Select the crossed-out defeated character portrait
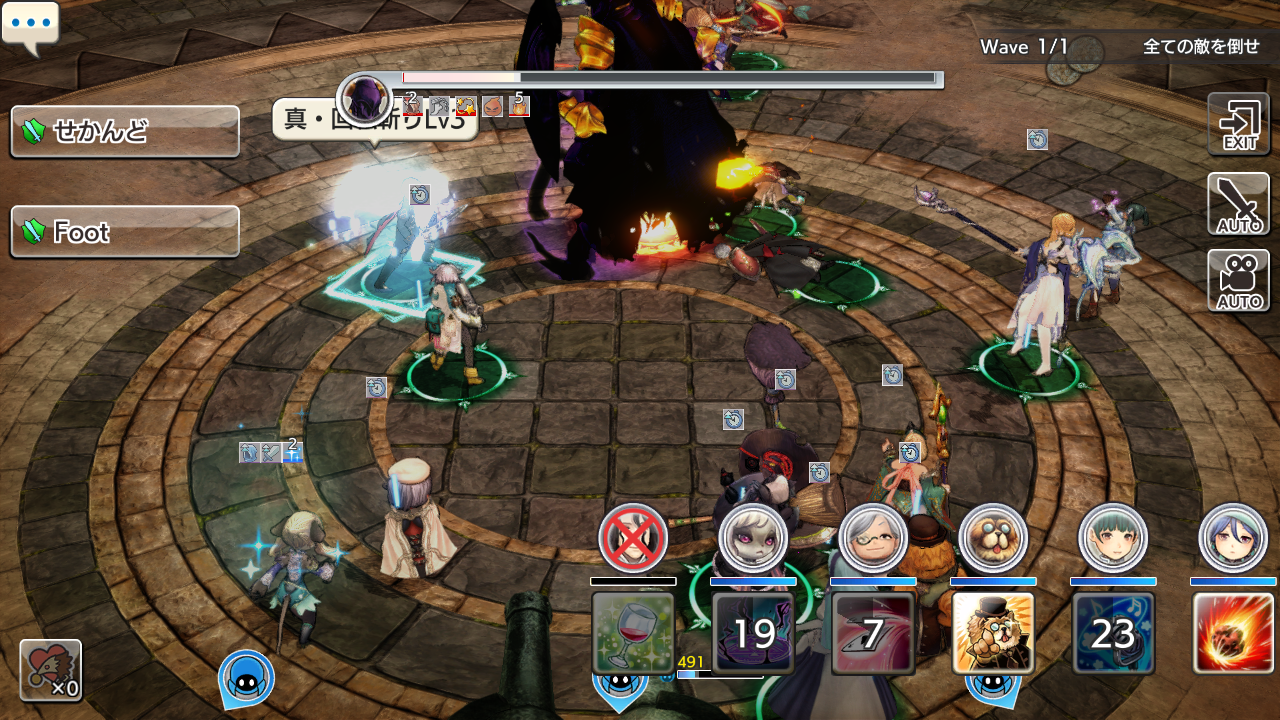Screen dimensions: 1280x720 click(633, 538)
